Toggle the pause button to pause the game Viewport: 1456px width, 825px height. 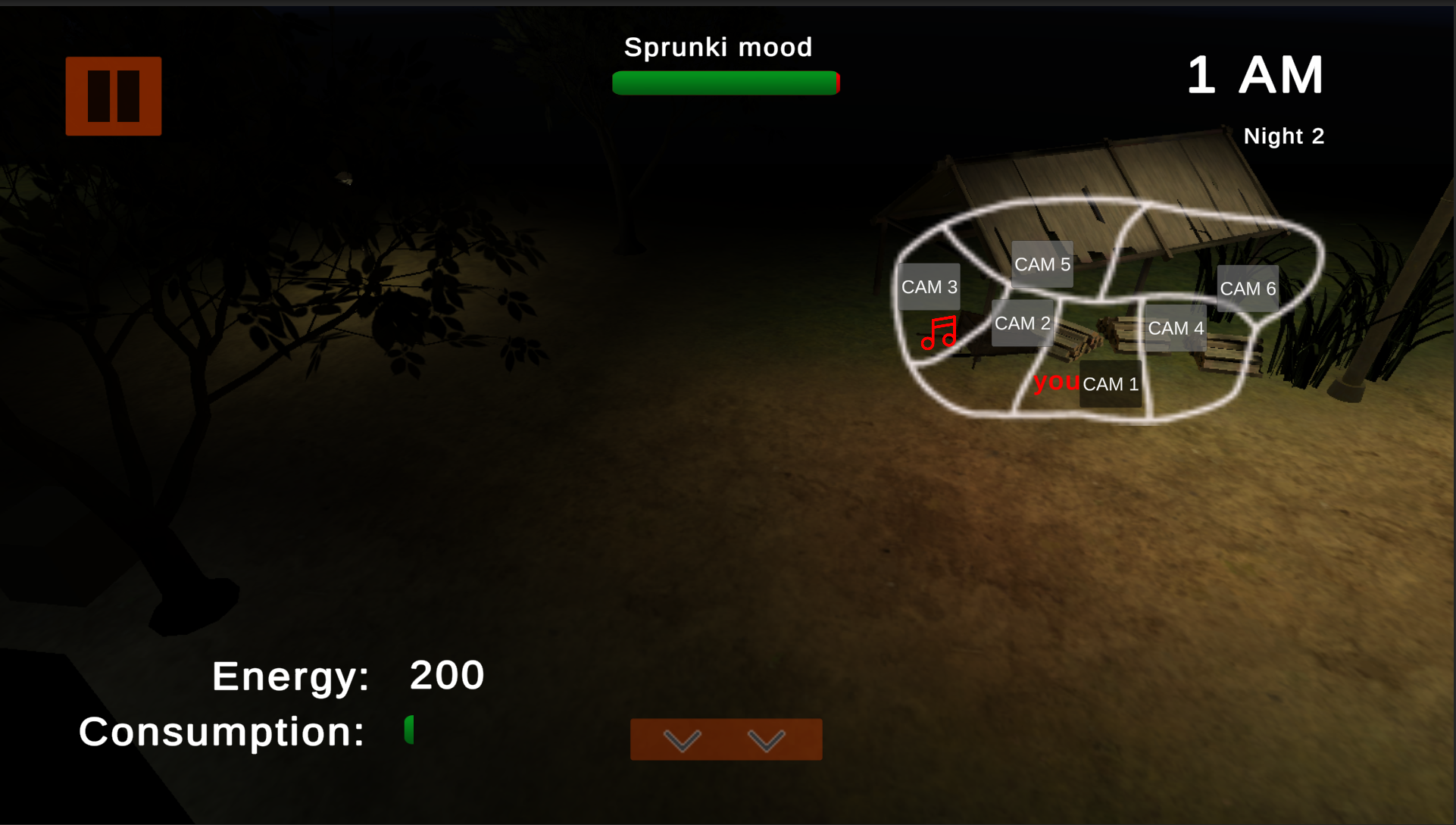113,95
